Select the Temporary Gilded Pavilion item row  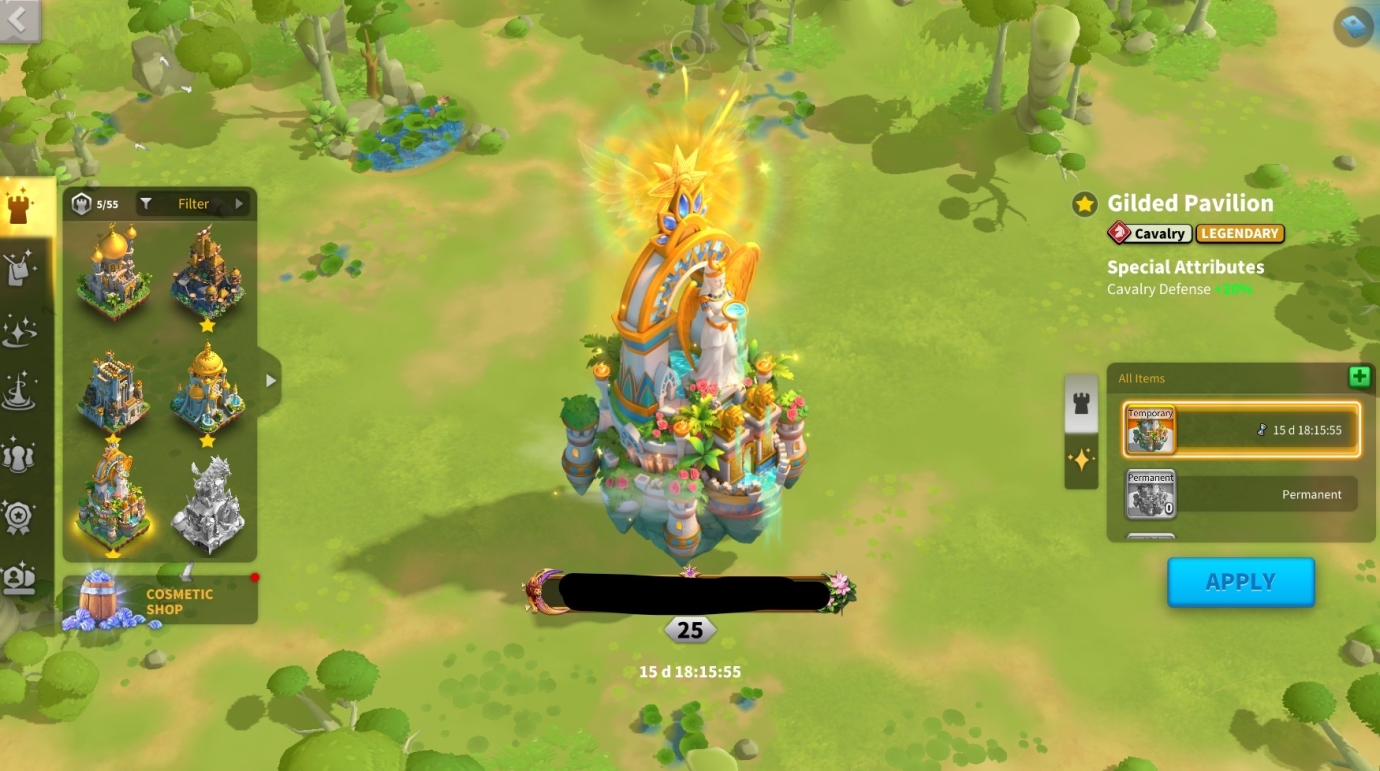coord(1241,430)
